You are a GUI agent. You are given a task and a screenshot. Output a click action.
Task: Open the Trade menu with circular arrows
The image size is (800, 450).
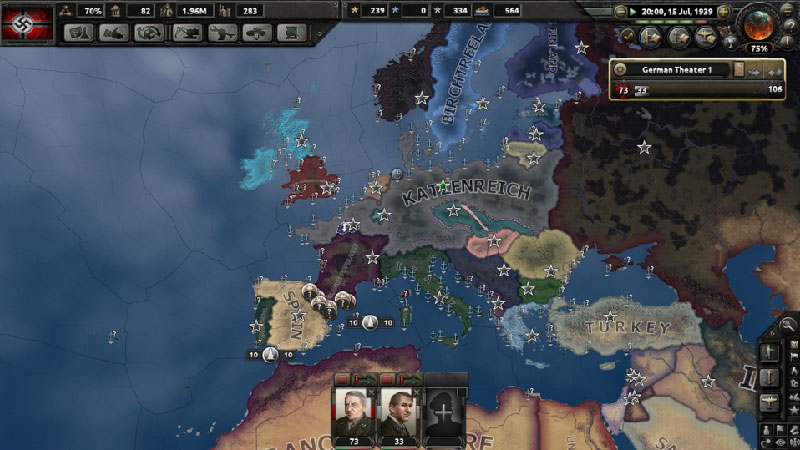(148, 32)
